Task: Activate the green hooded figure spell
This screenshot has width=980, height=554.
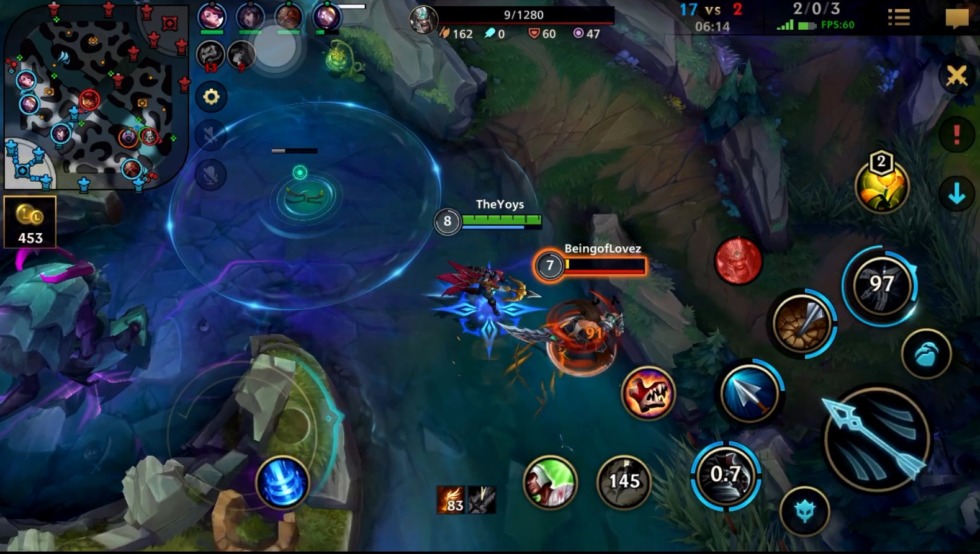Action: 549,483
